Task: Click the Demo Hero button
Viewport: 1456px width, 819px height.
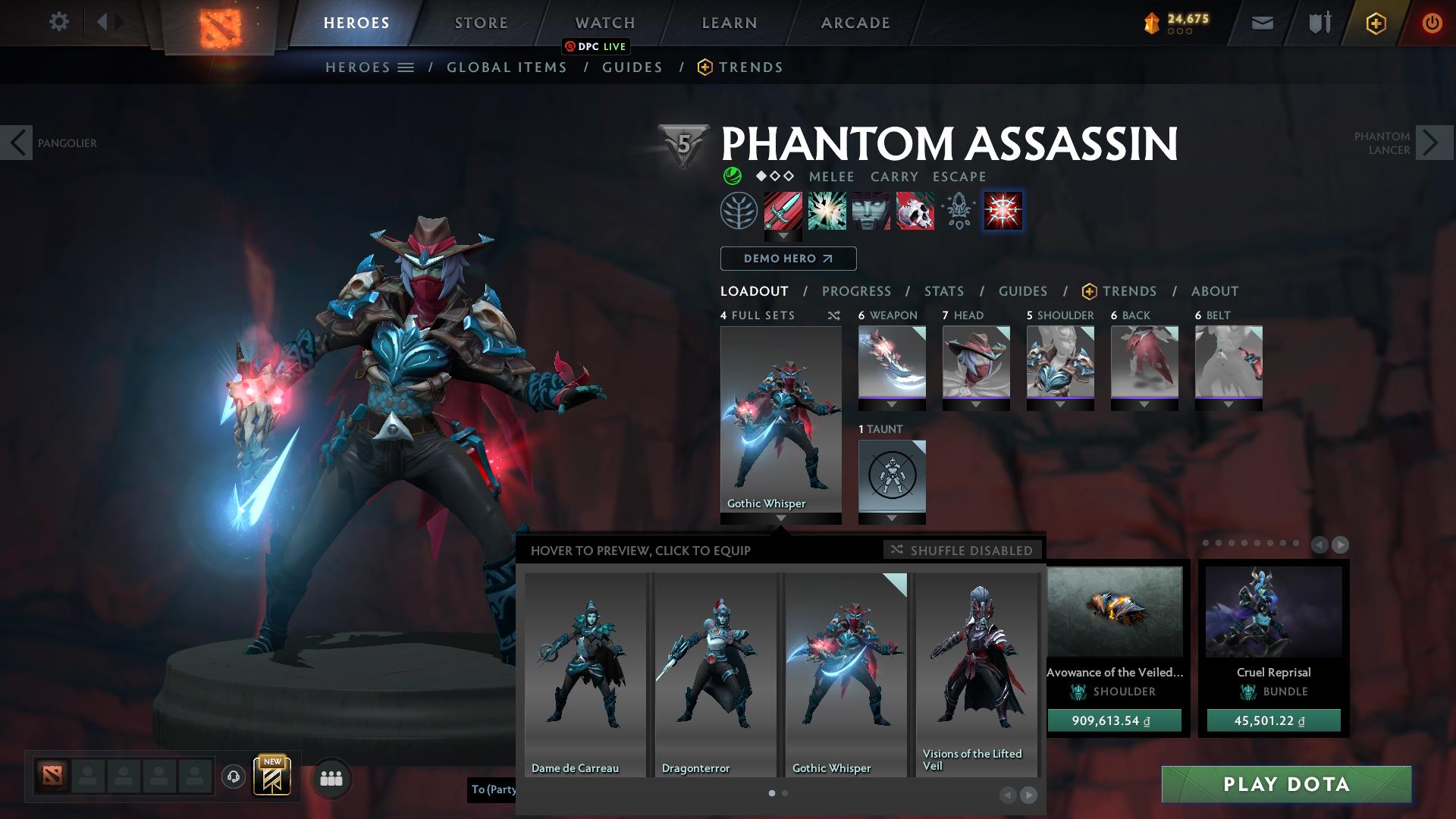Action: (x=788, y=259)
